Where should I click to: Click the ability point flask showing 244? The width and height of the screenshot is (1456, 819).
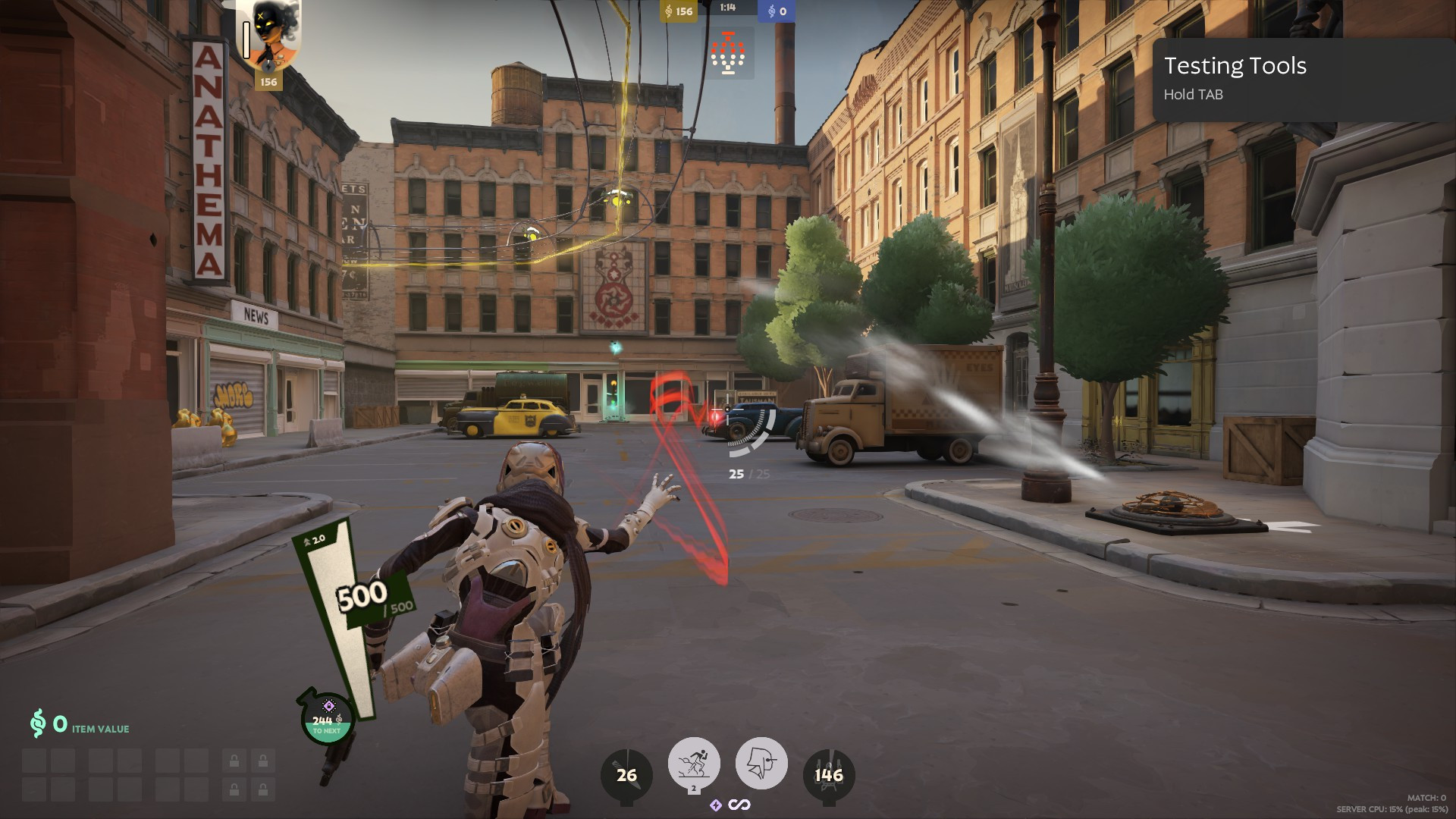[x=327, y=717]
